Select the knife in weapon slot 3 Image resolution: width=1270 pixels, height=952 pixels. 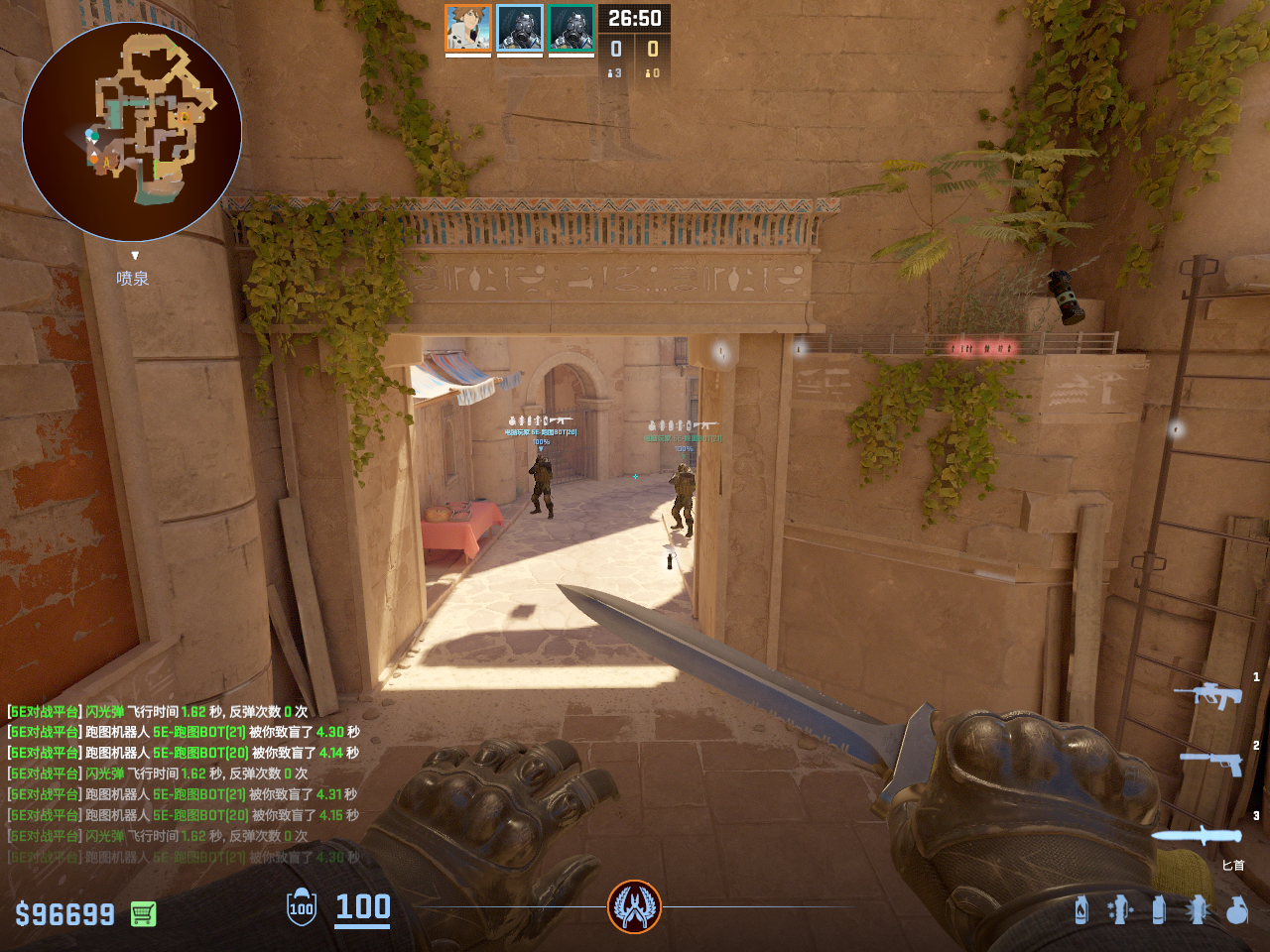click(1198, 835)
